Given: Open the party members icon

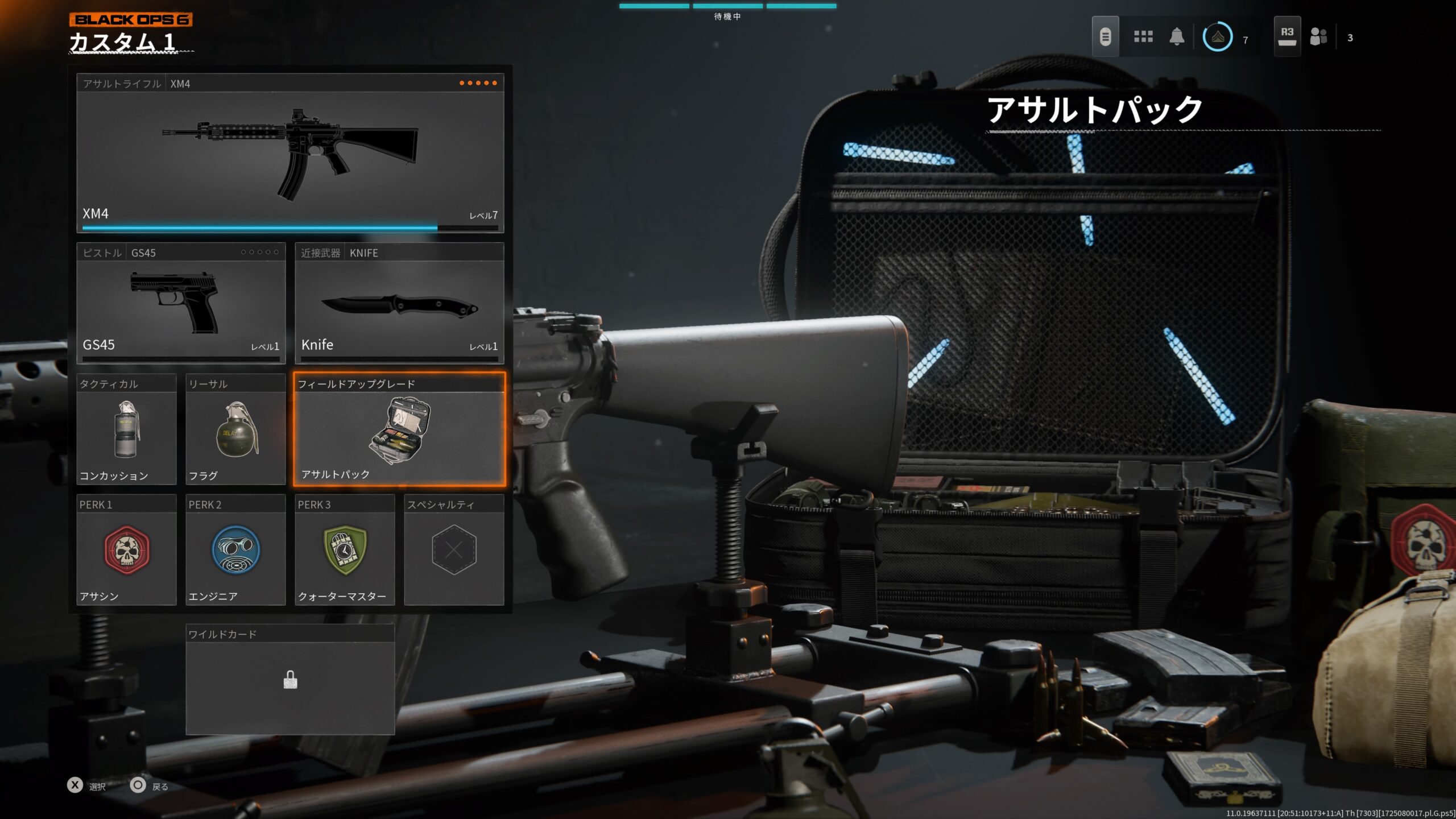Looking at the screenshot, I should coord(1318,37).
